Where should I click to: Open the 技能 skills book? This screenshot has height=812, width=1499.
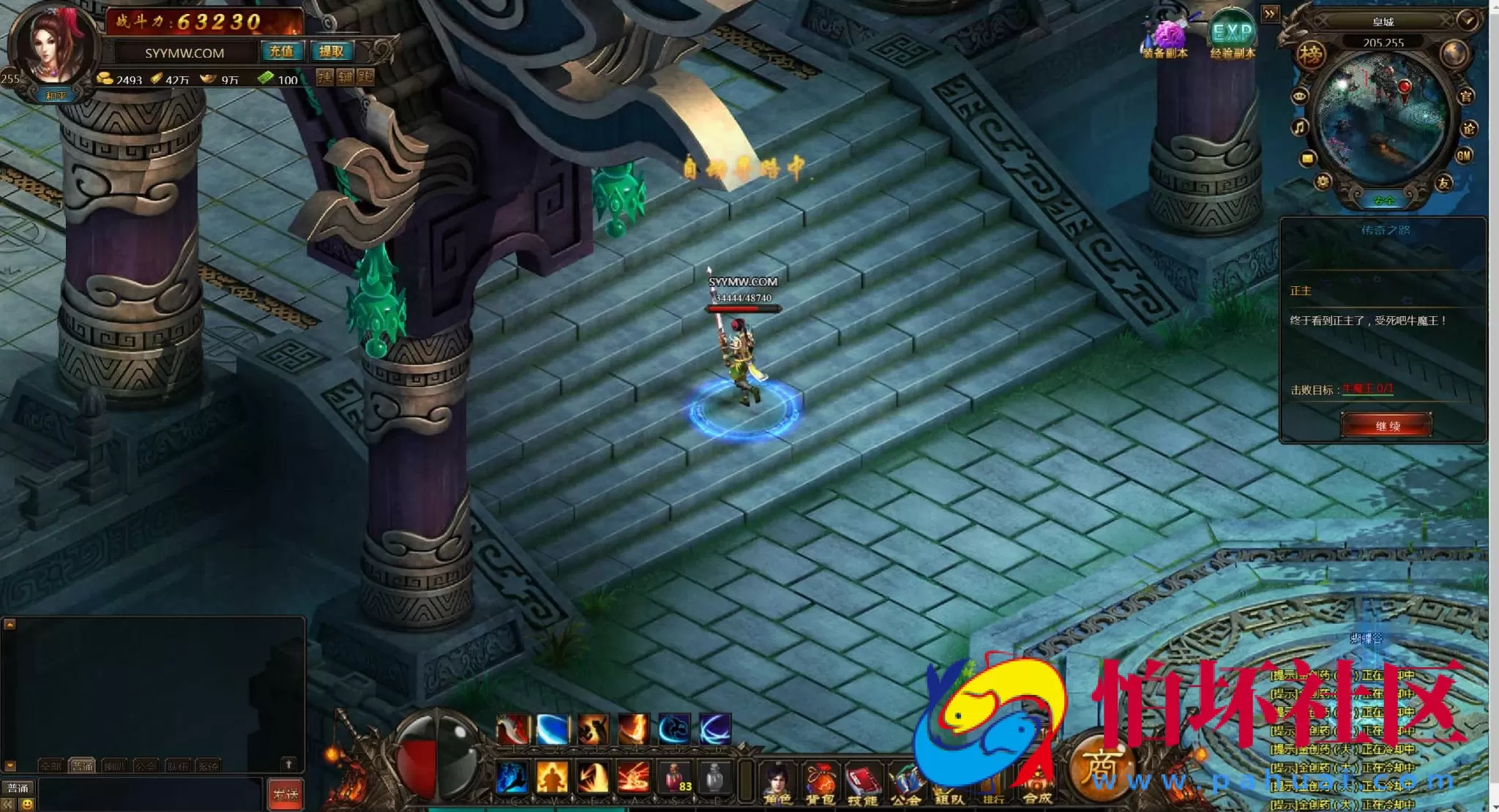[863, 783]
